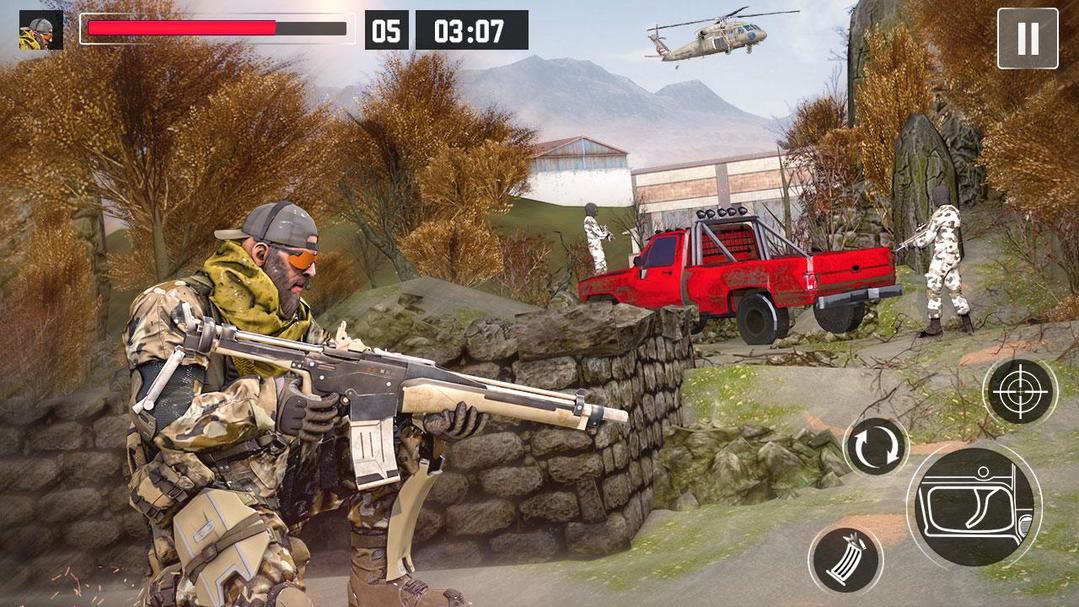This screenshot has height=607, width=1079.
Task: Reload using the ammo magazine button
Action: (845, 560)
